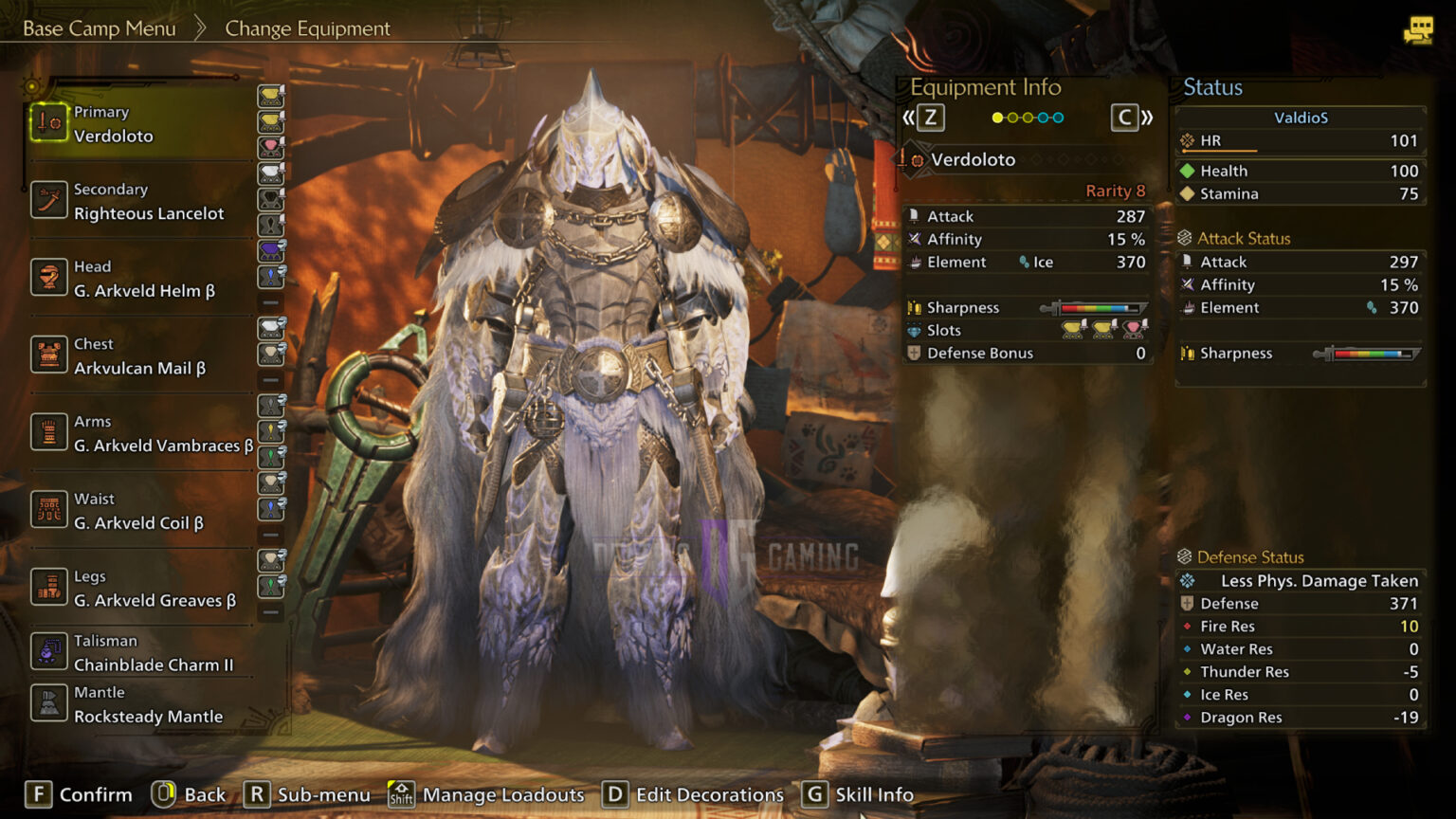Click the chat bubble icon top right
1456x819 pixels.
1419,29
